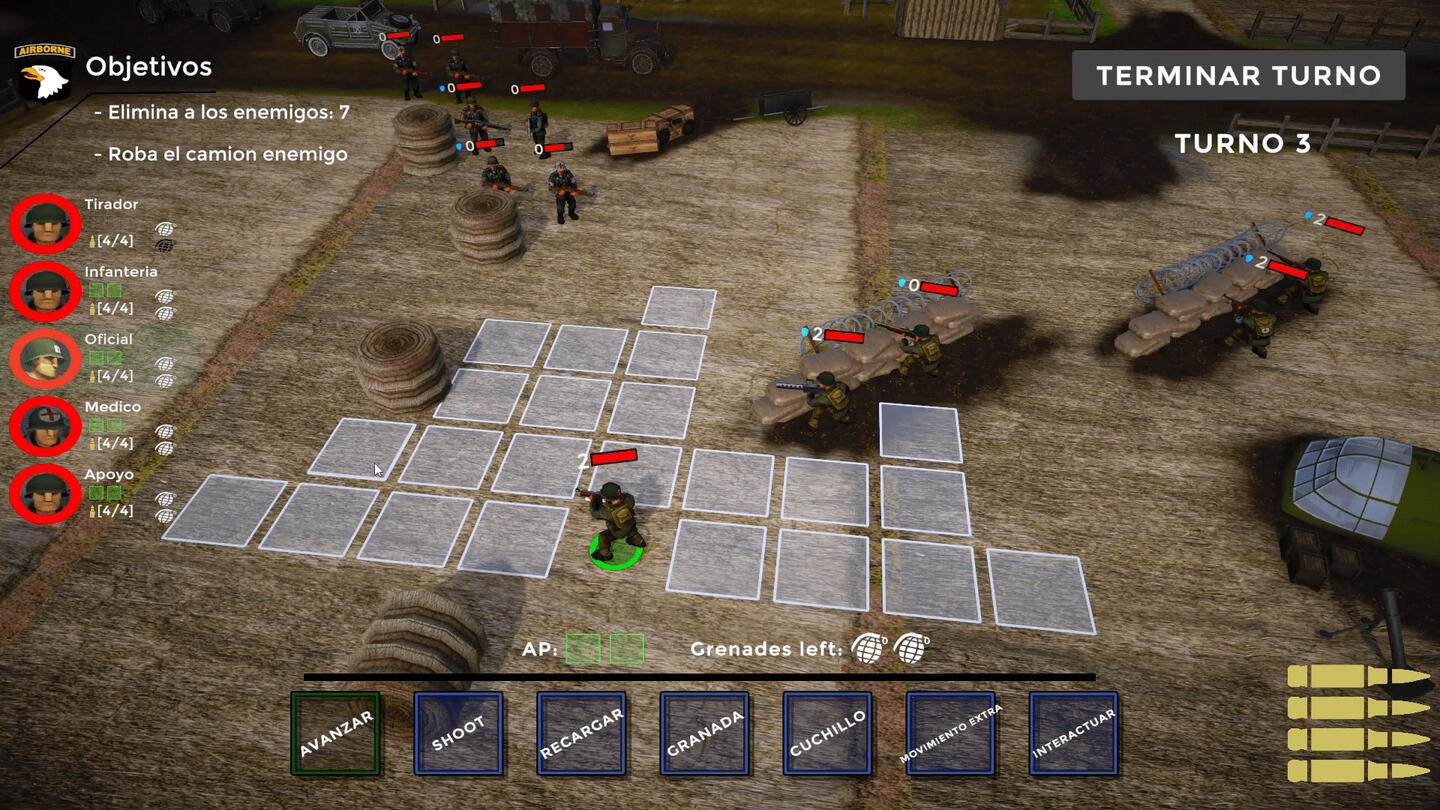
Task: Use the Cuchillo action
Action: (828, 733)
